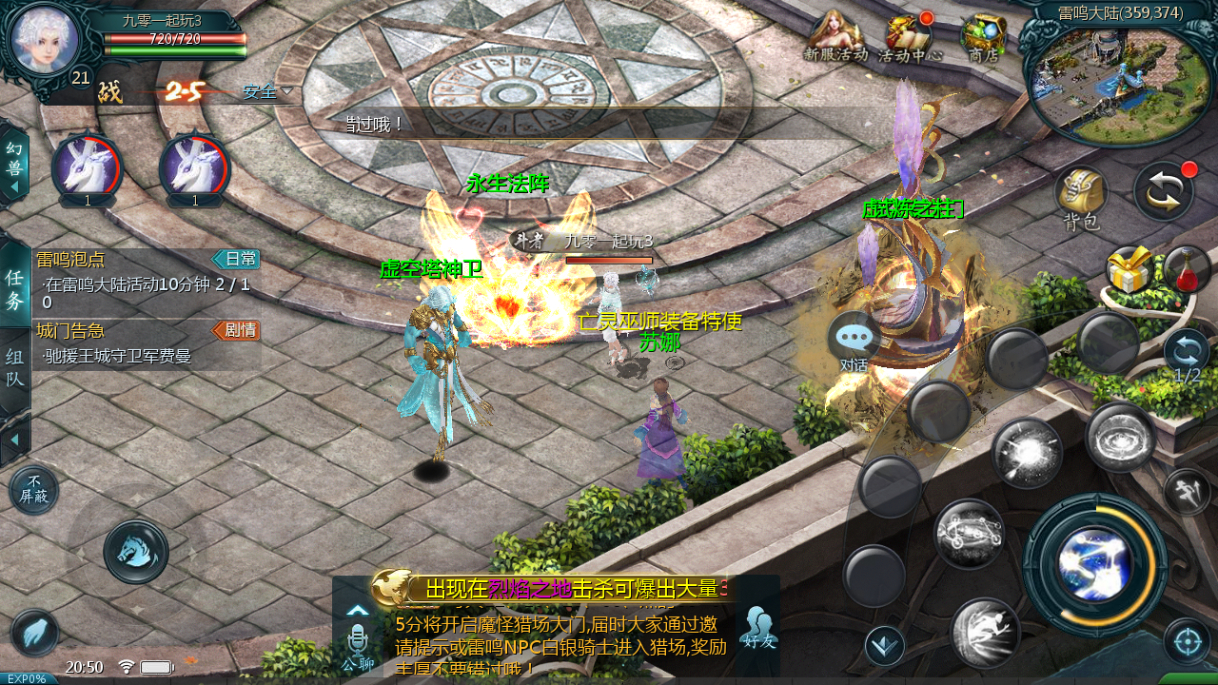Image resolution: width=1218 pixels, height=685 pixels.
Task: Switch to the 任务 quest tab
Action: [x=15, y=289]
